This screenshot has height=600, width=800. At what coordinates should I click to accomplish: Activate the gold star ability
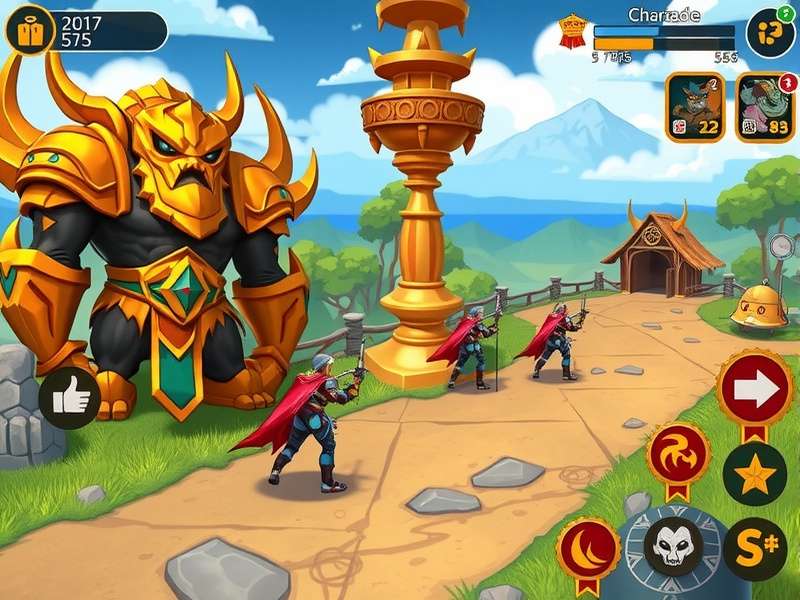pyautogui.click(x=754, y=474)
